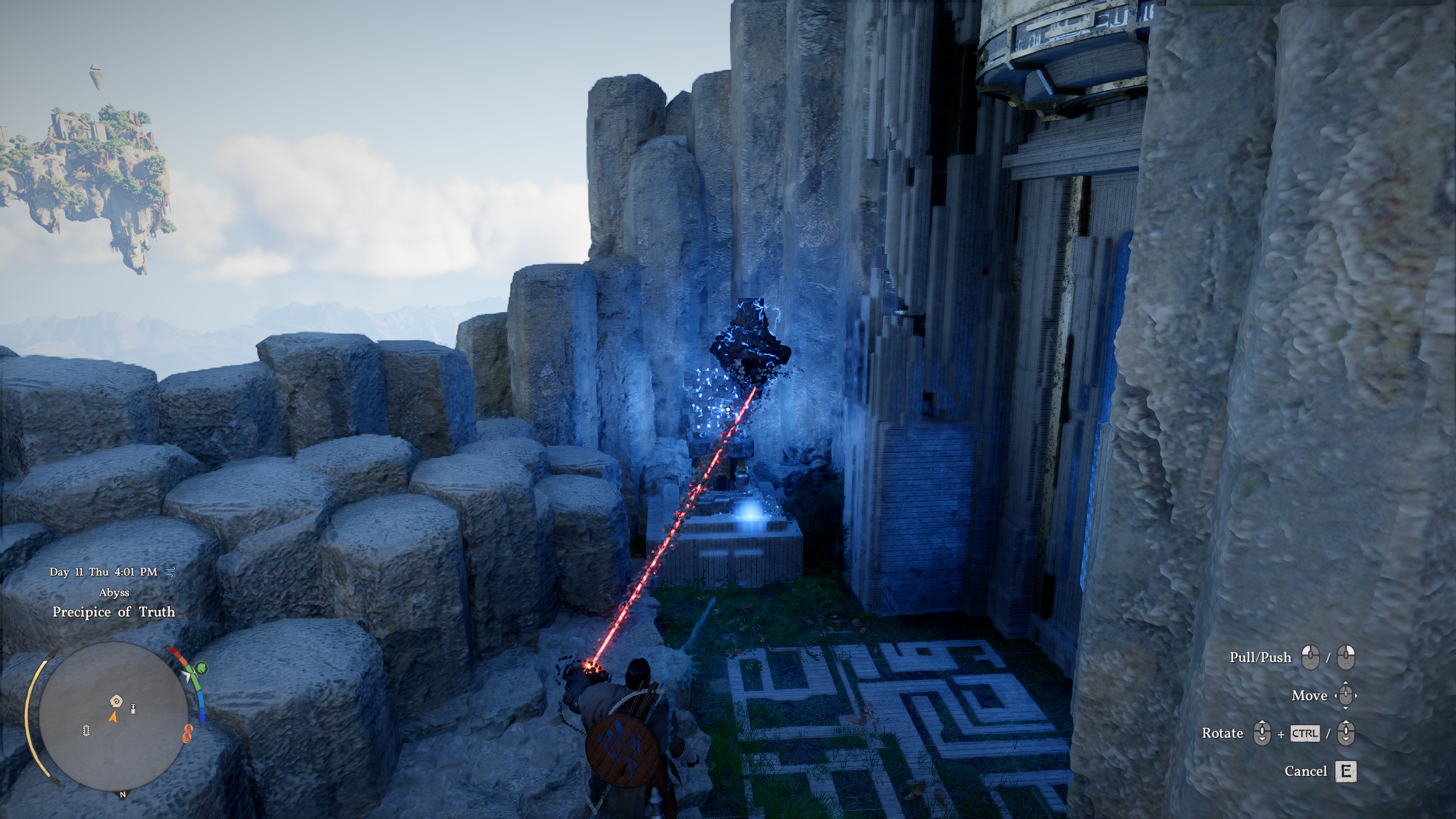Click the scroll wheel icon next to Rotate
The image size is (1456, 819).
1262,733
